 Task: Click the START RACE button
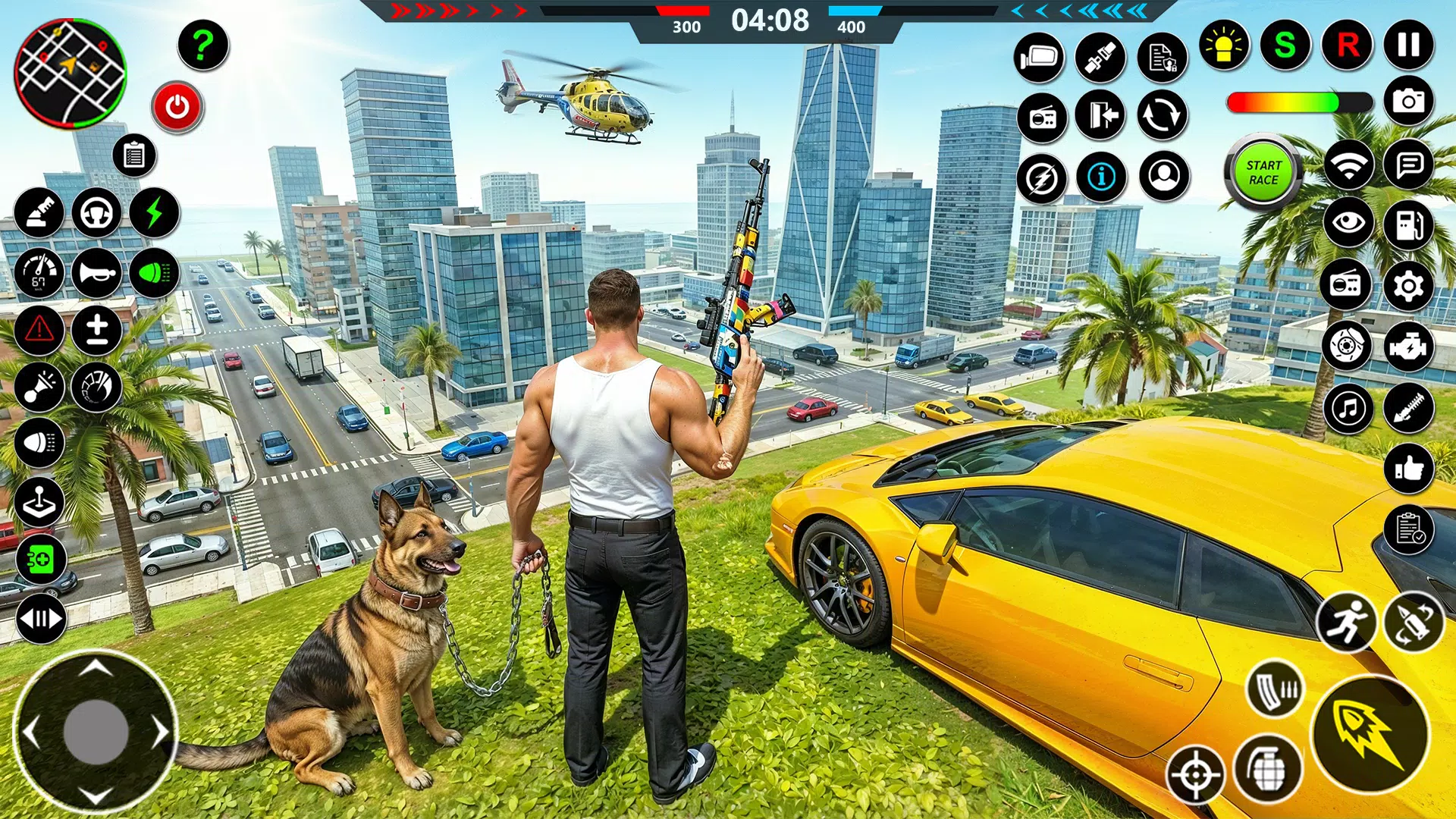pos(1263,173)
